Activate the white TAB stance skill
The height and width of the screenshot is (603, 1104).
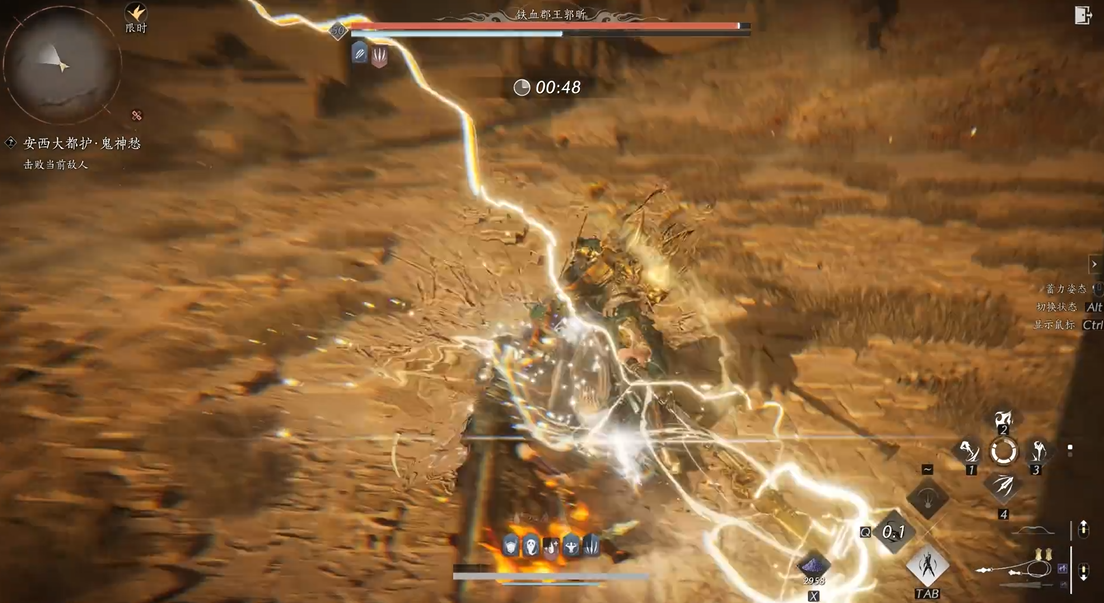927,566
